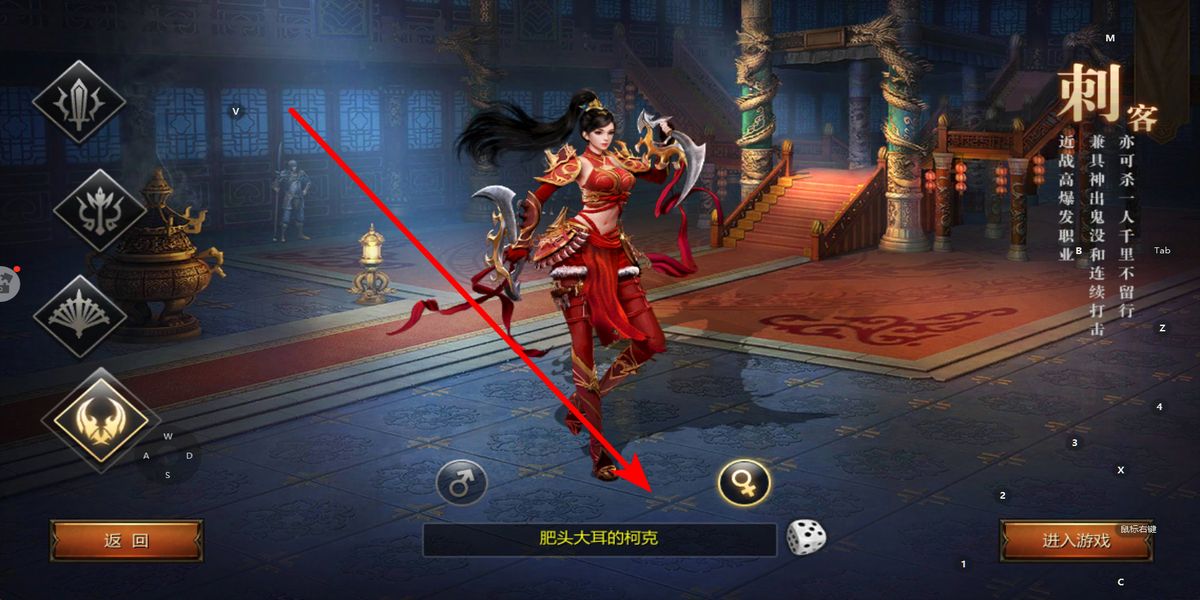Select the sword emblem class icon

pyautogui.click(x=79, y=102)
